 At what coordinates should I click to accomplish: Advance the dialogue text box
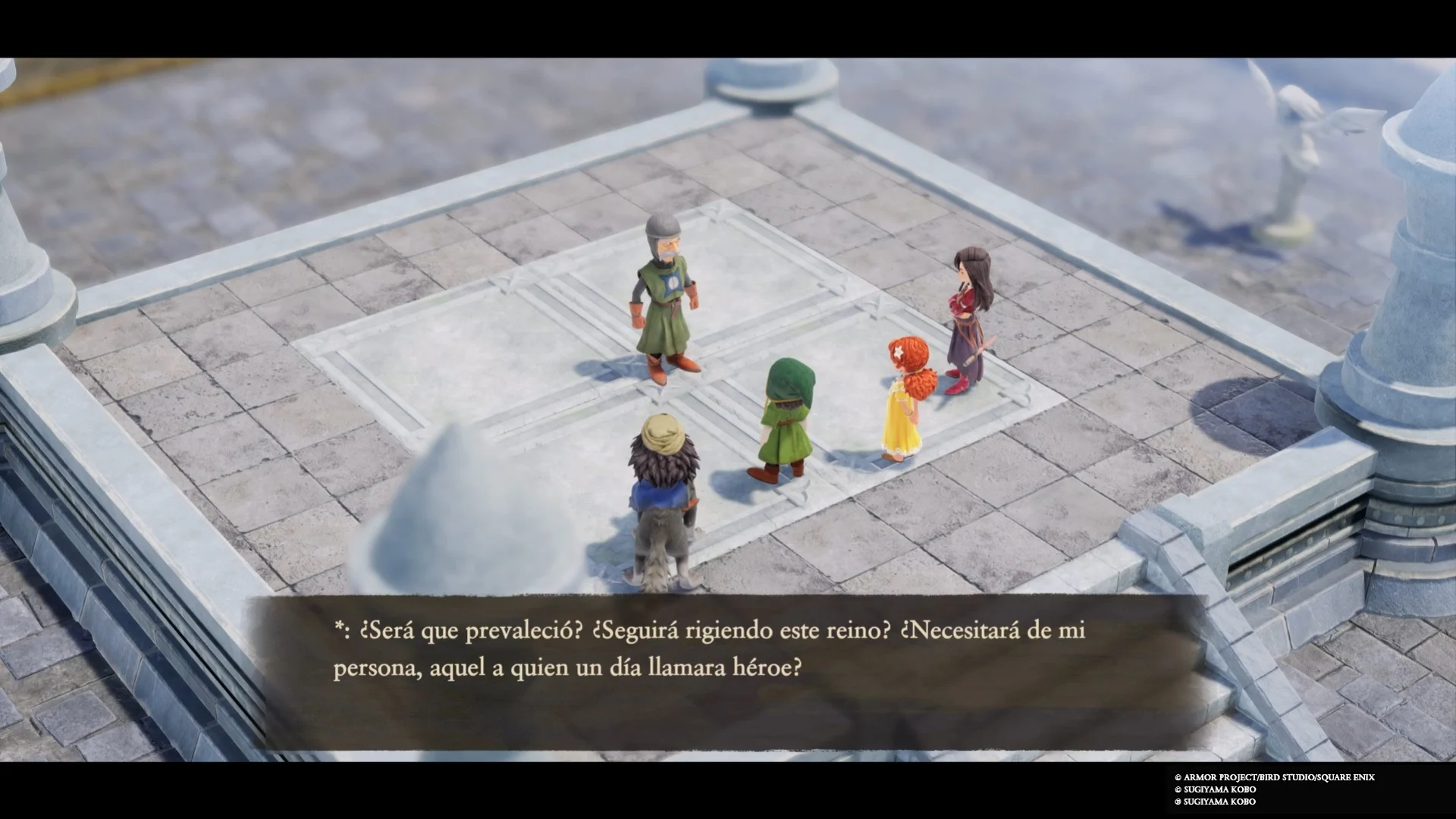point(726,671)
